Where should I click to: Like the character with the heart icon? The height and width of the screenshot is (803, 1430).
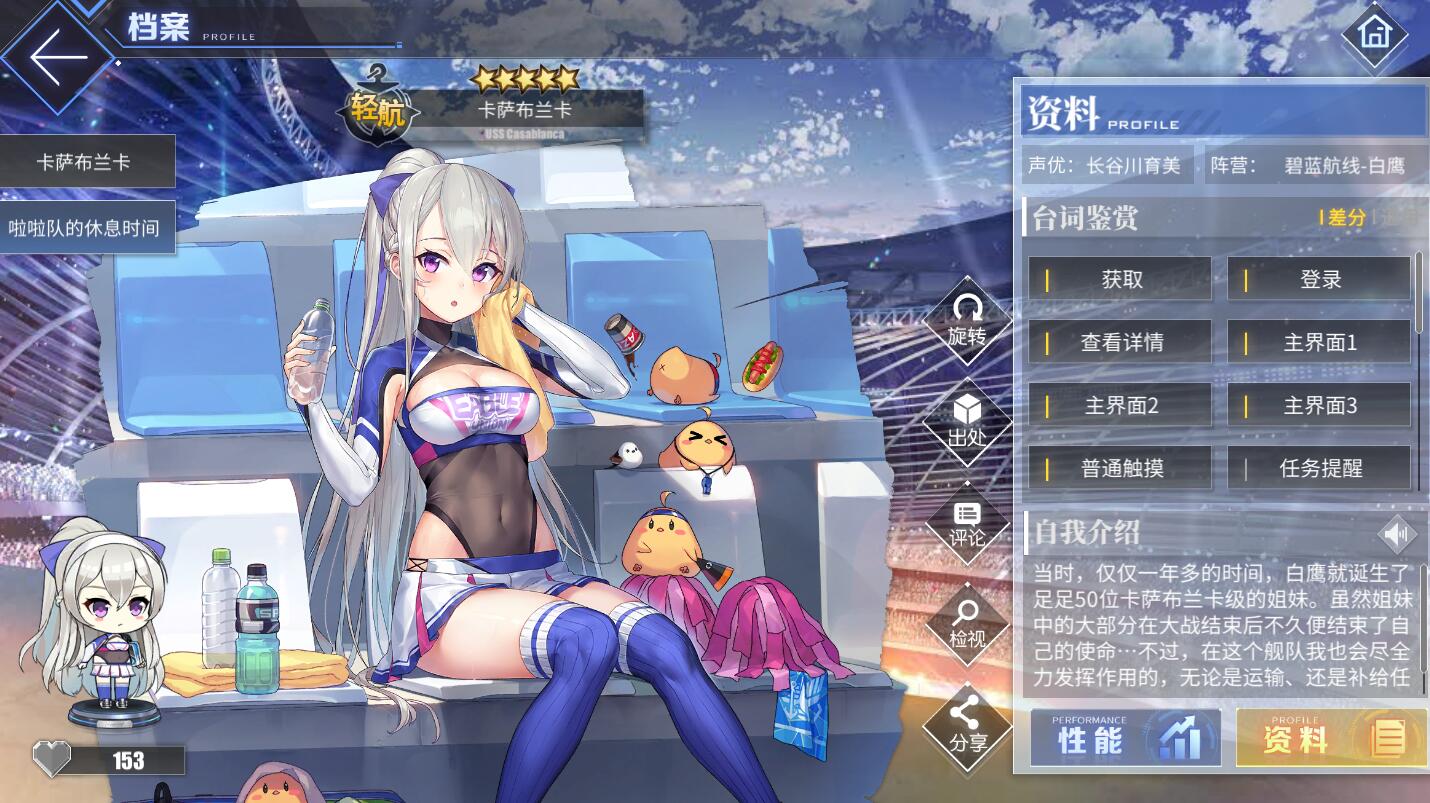click(52, 760)
